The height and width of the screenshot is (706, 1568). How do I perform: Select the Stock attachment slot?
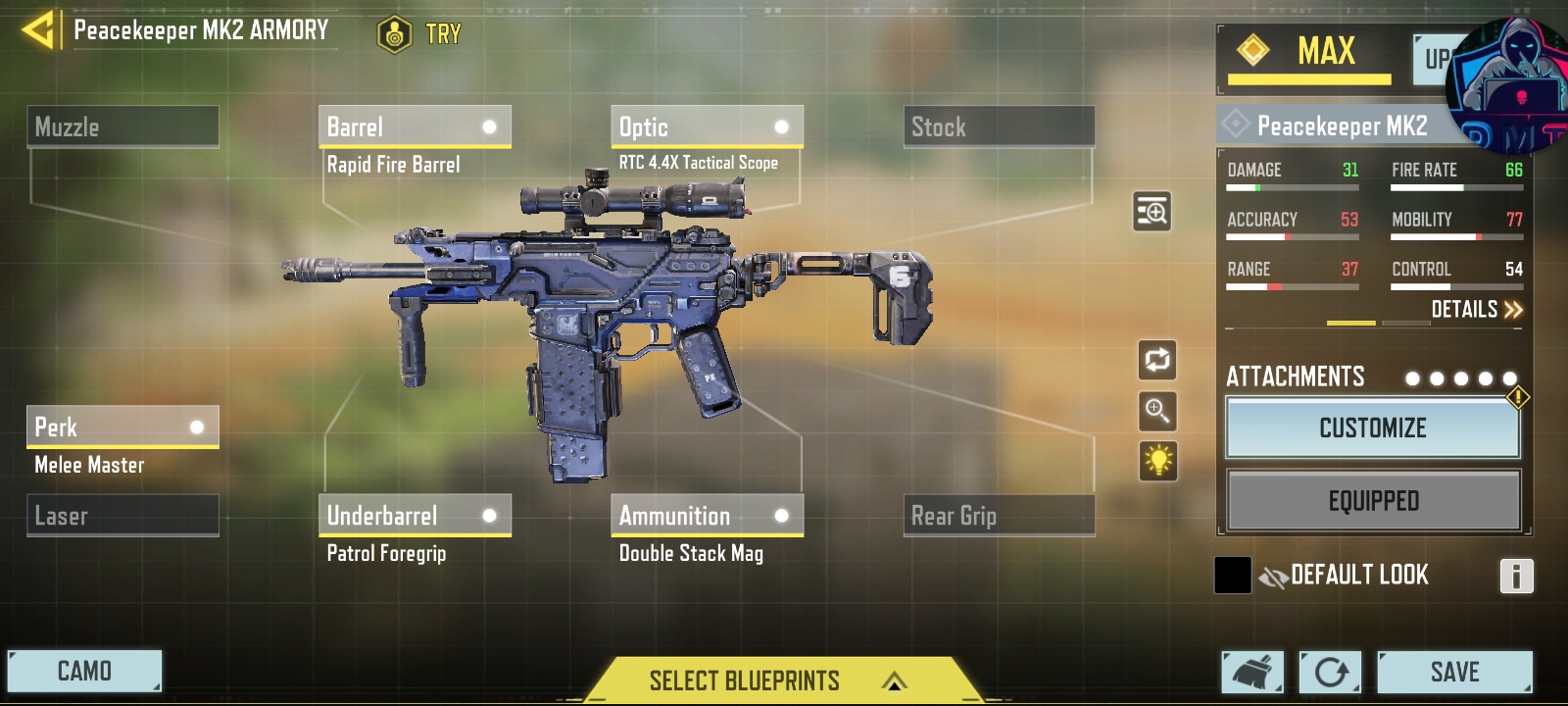1000,126
